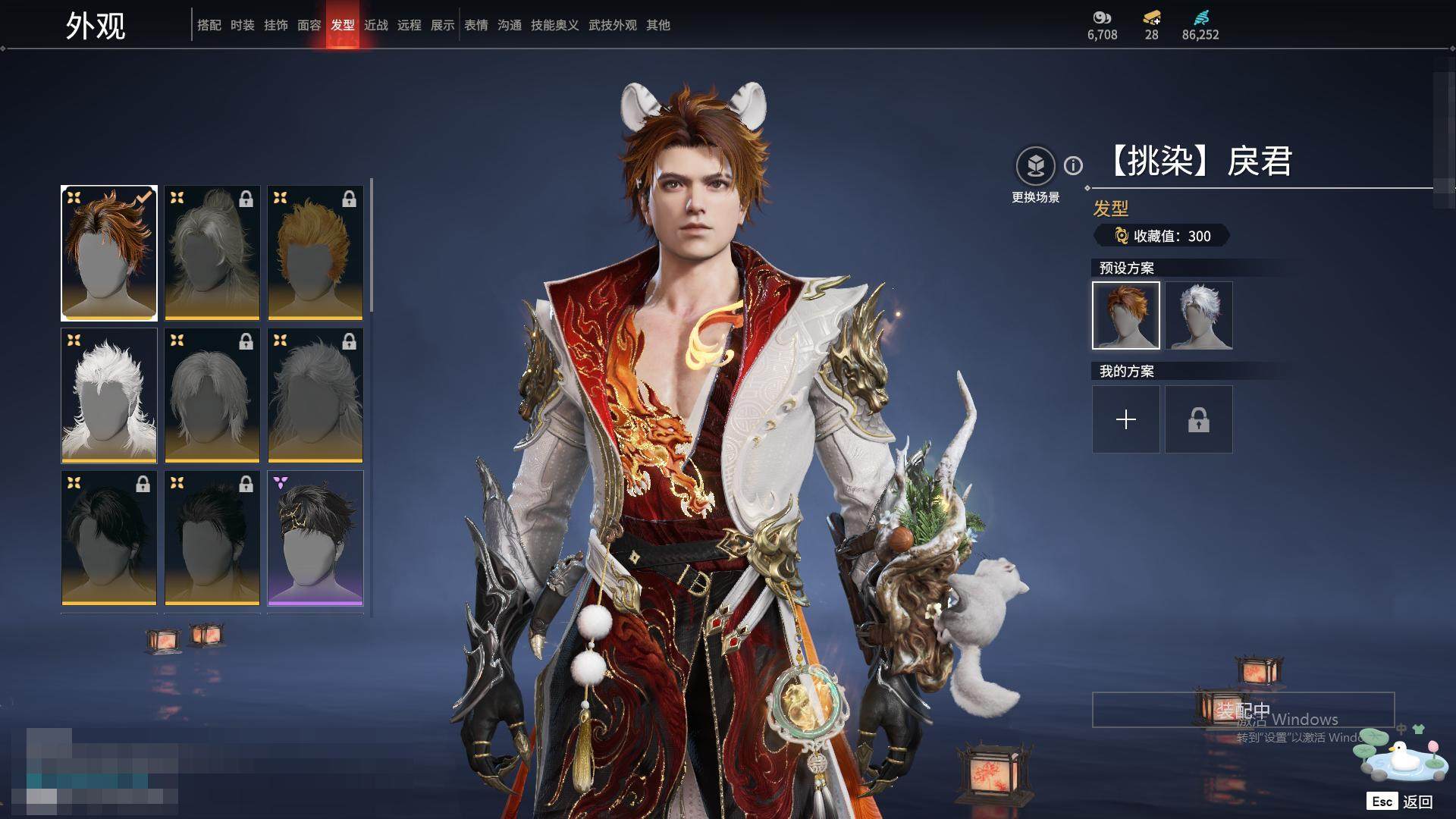Open the 武技外观 tab

tap(612, 25)
